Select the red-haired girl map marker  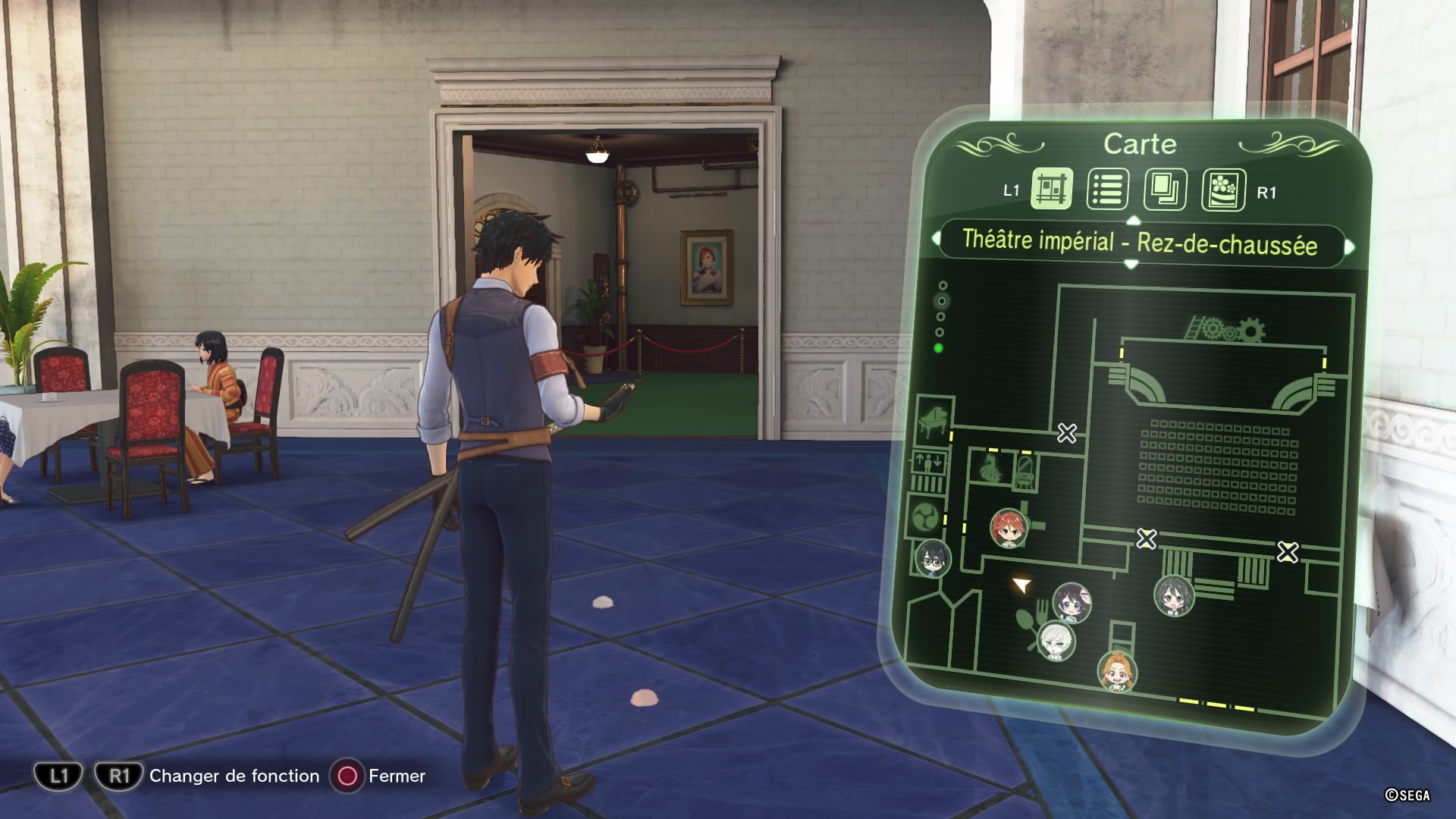1009,528
